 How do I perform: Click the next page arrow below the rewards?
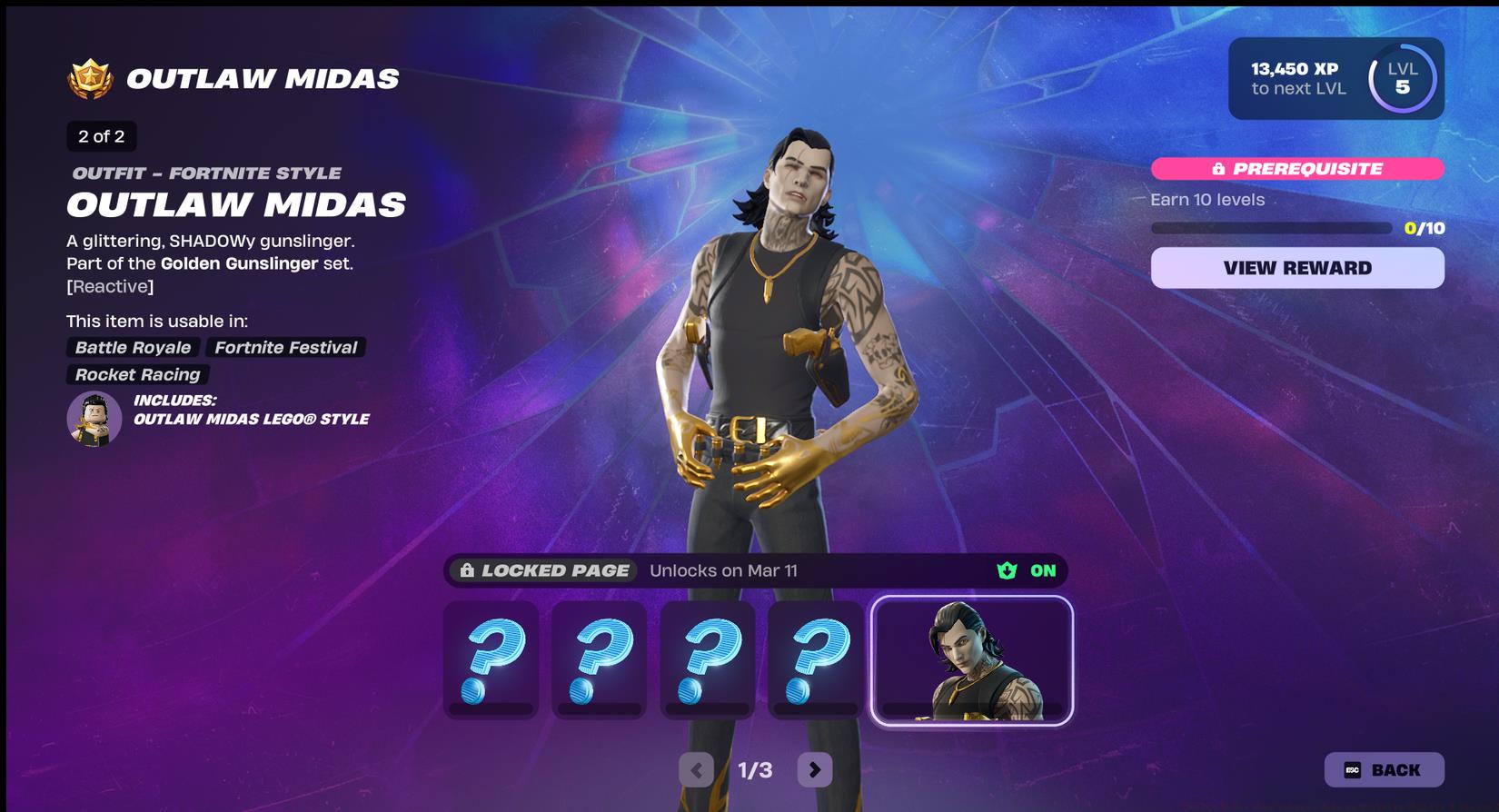pyautogui.click(x=815, y=768)
